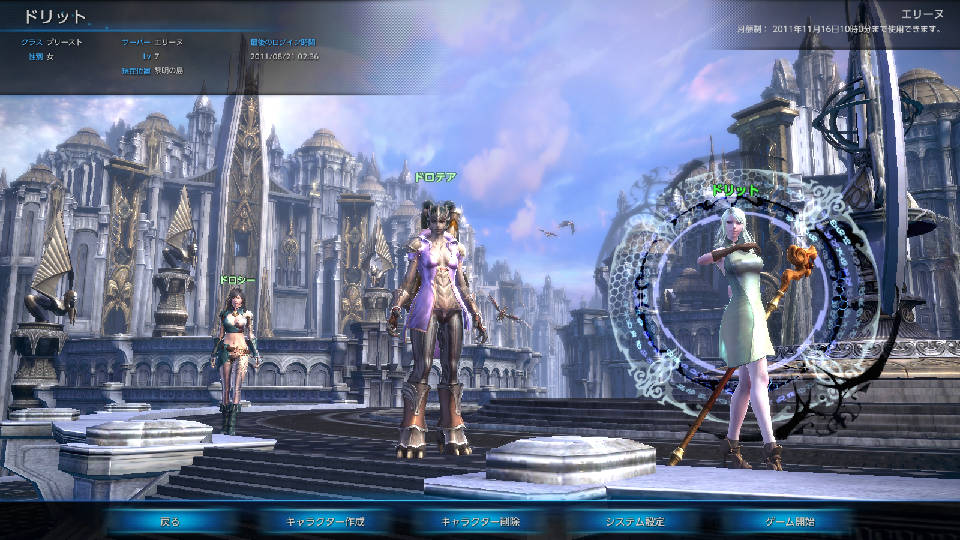Image resolution: width=960 pixels, height=540 pixels.
Task: Open キャラクター作成 to create a character
Action: click(325, 521)
